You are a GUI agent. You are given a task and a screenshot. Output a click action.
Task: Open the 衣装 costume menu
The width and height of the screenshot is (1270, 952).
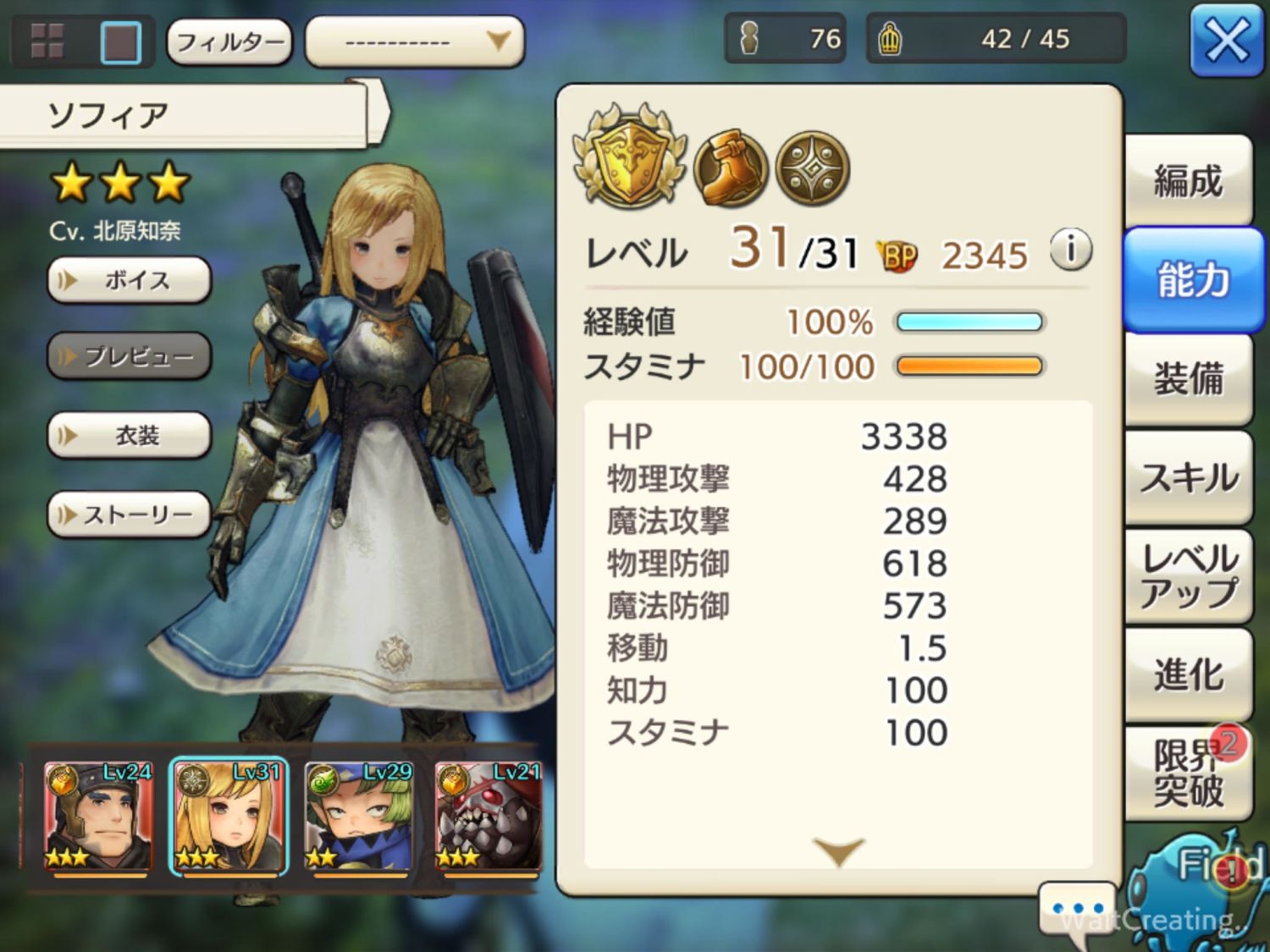[x=130, y=436]
